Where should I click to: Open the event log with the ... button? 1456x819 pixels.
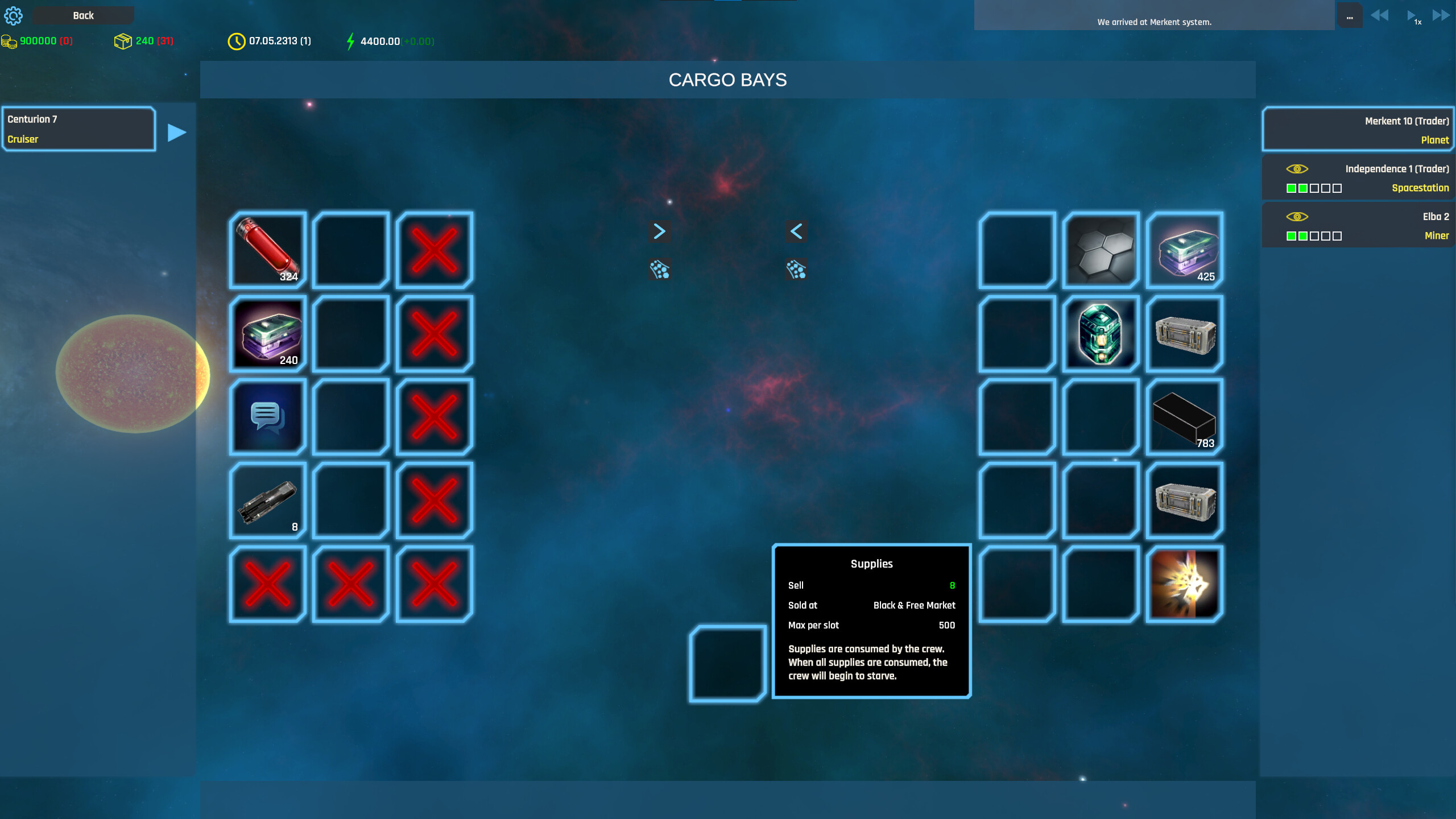point(1350,15)
